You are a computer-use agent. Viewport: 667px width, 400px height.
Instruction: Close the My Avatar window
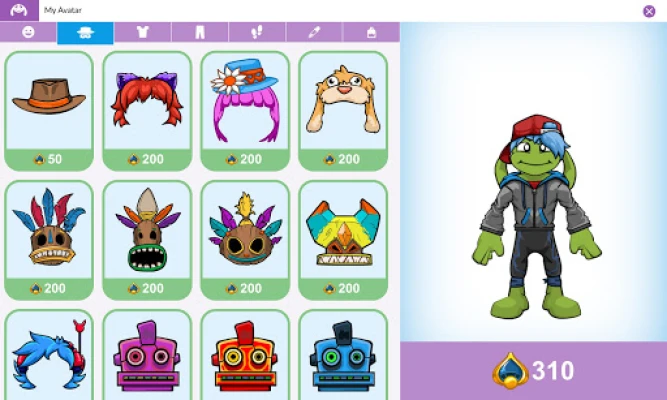click(x=649, y=11)
